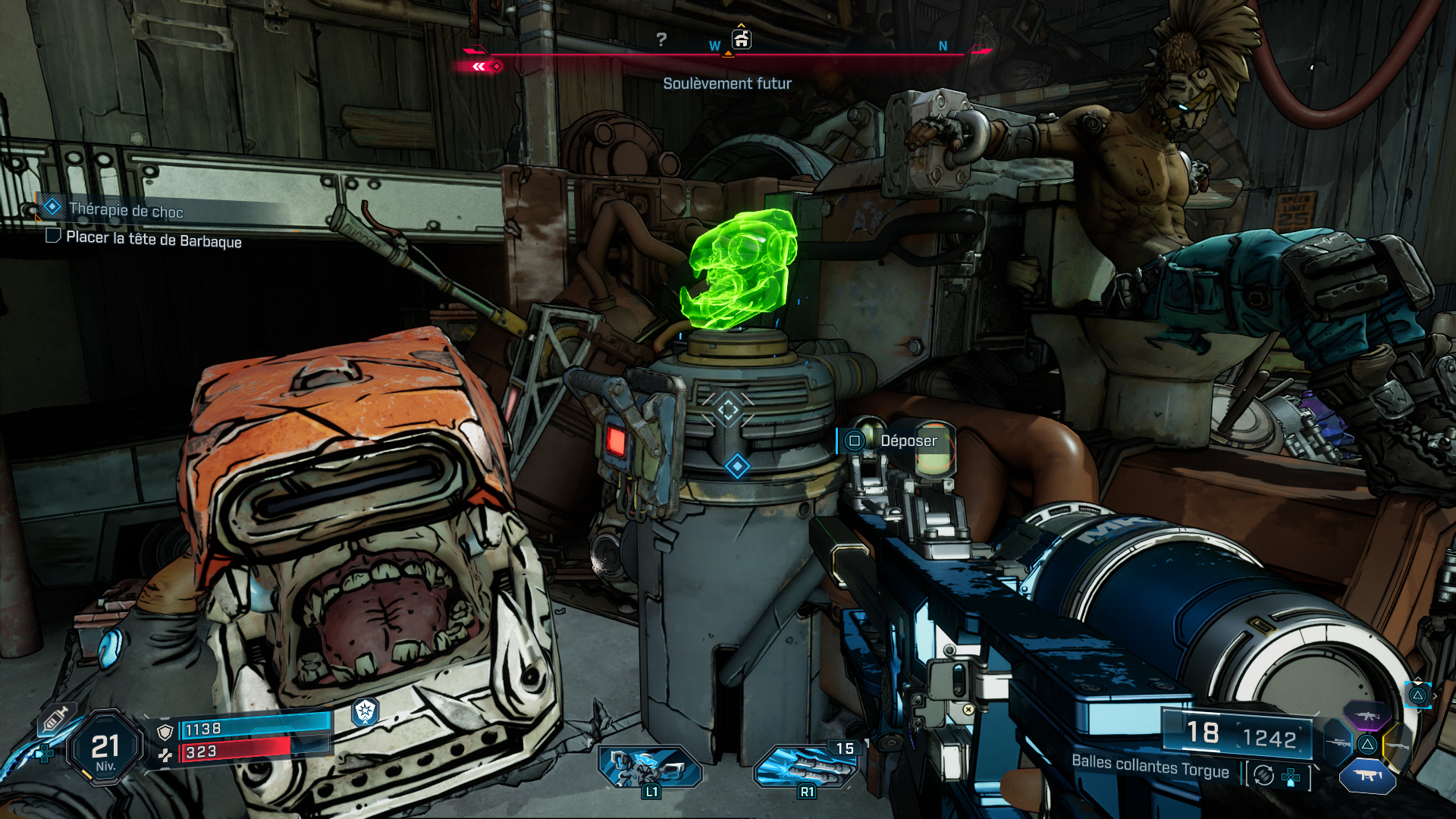Toggle the ammo swap firing mode icon

(1263, 775)
